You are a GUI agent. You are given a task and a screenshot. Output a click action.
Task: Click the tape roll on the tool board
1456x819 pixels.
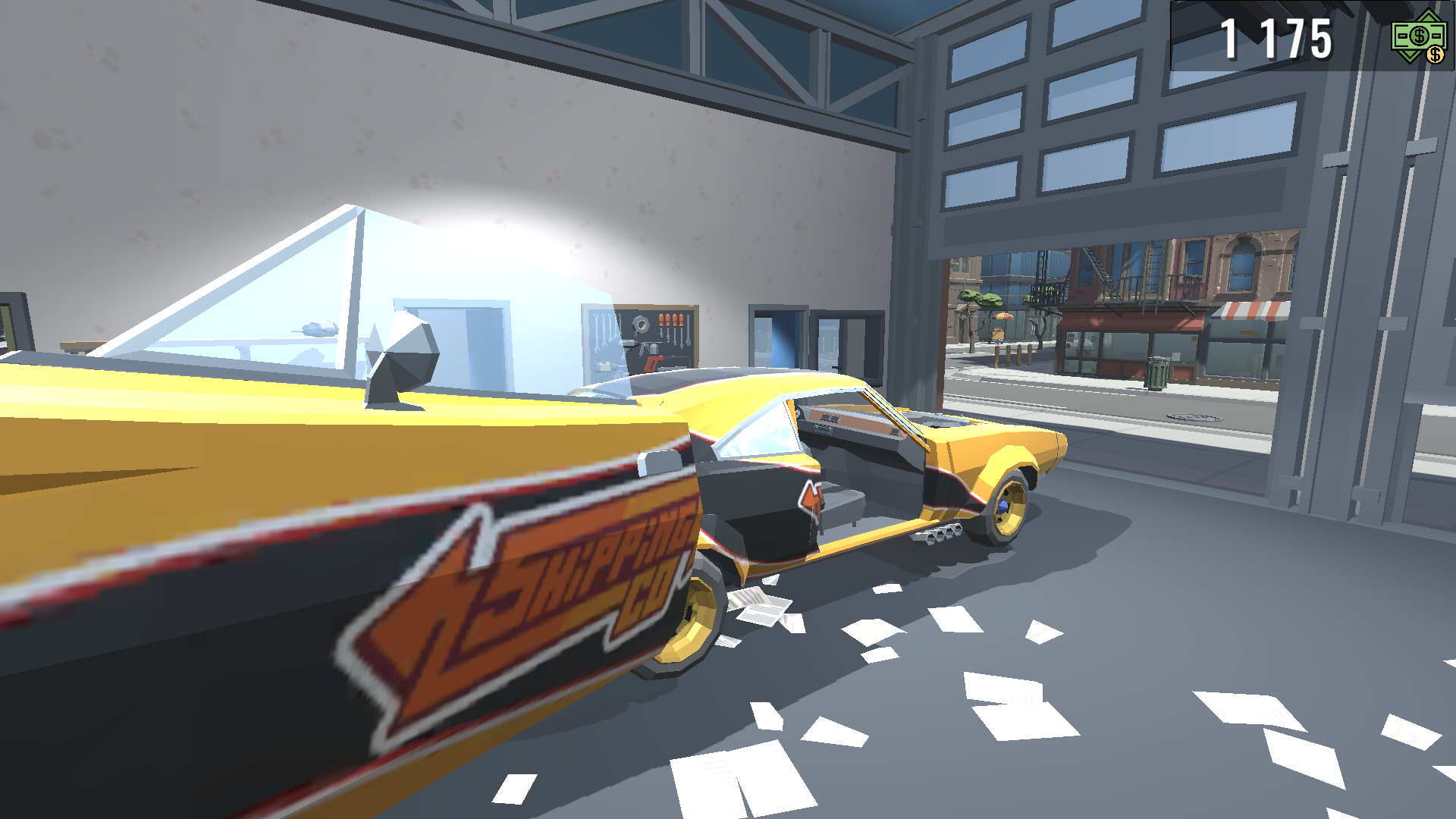point(641,325)
